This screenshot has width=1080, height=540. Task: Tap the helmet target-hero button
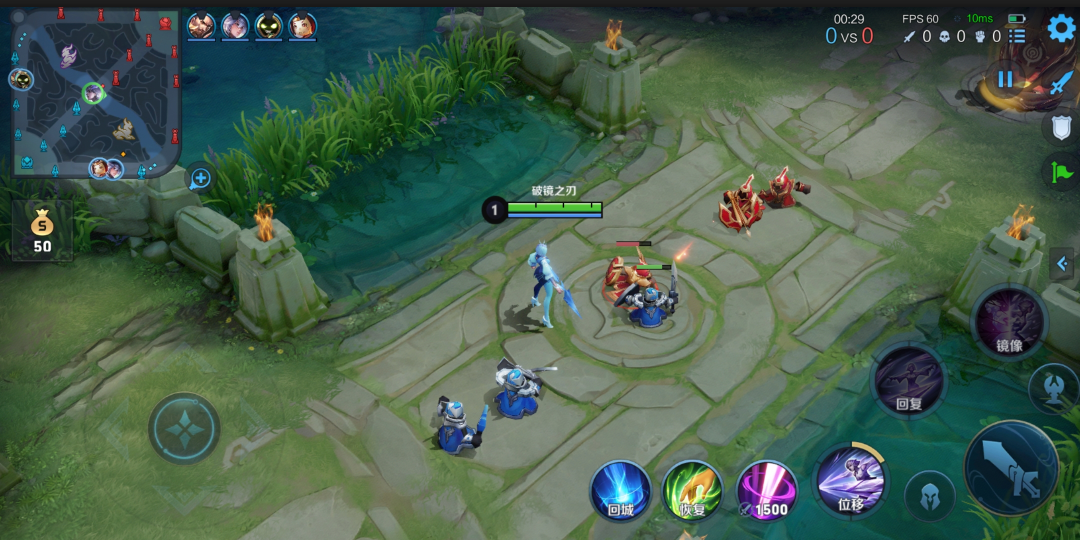(x=930, y=495)
